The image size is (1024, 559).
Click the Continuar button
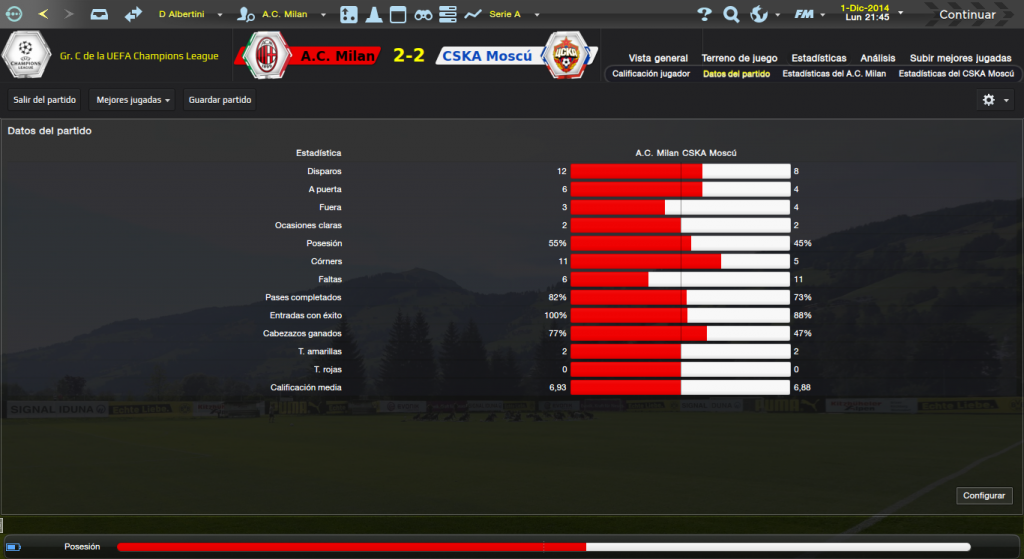[x=967, y=15]
